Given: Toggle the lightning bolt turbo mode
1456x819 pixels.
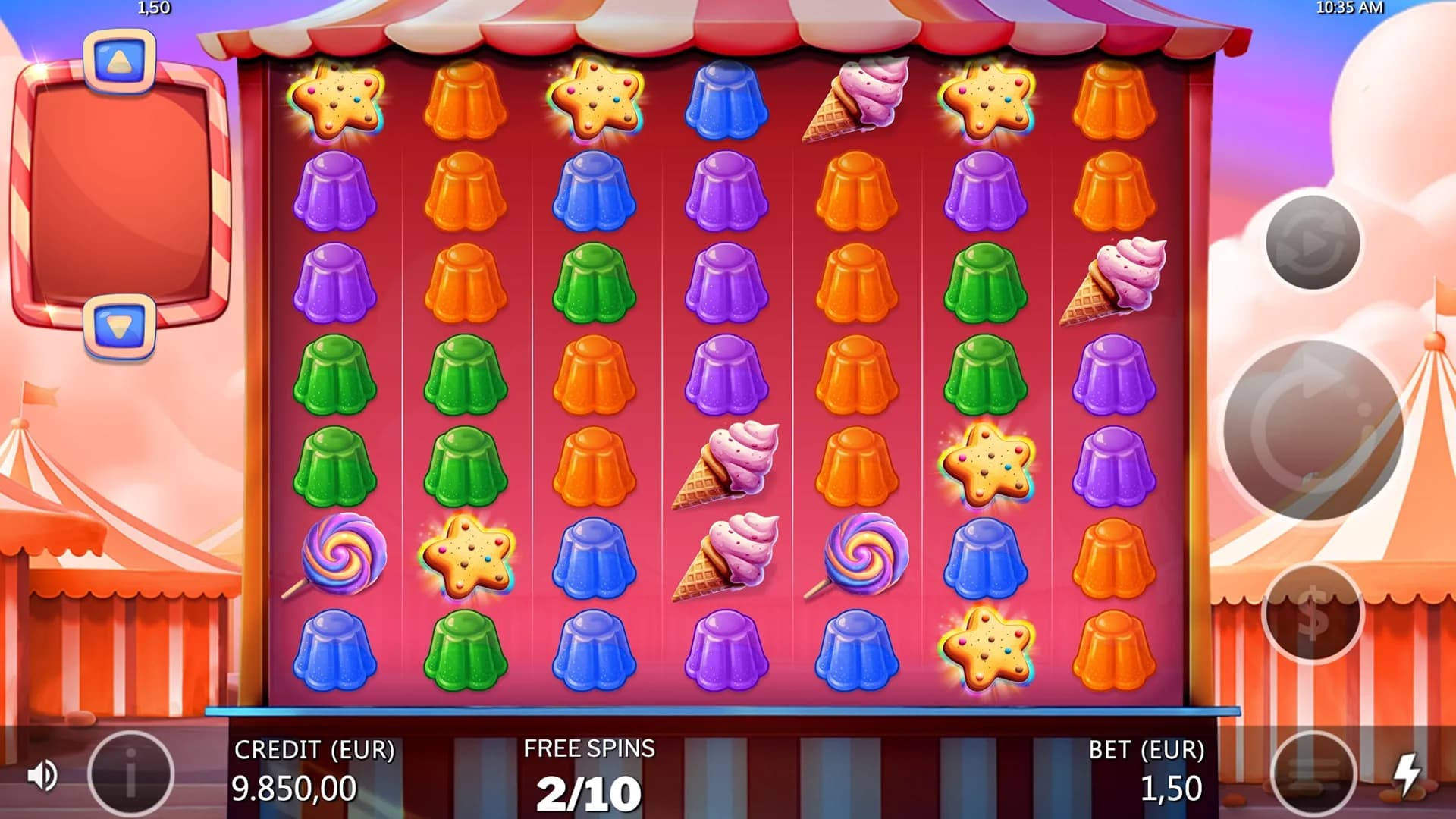Looking at the screenshot, I should tap(1407, 774).
